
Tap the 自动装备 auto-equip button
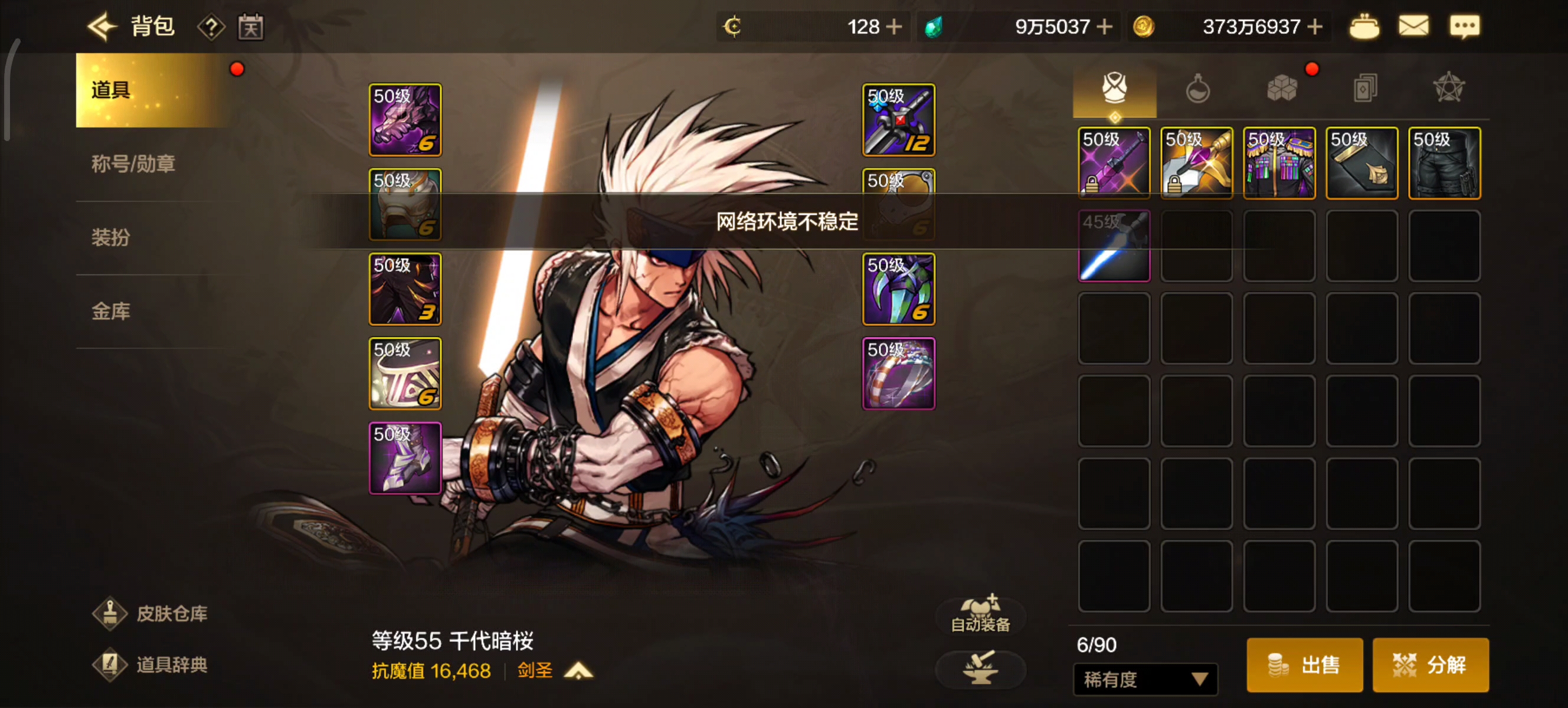click(x=980, y=614)
